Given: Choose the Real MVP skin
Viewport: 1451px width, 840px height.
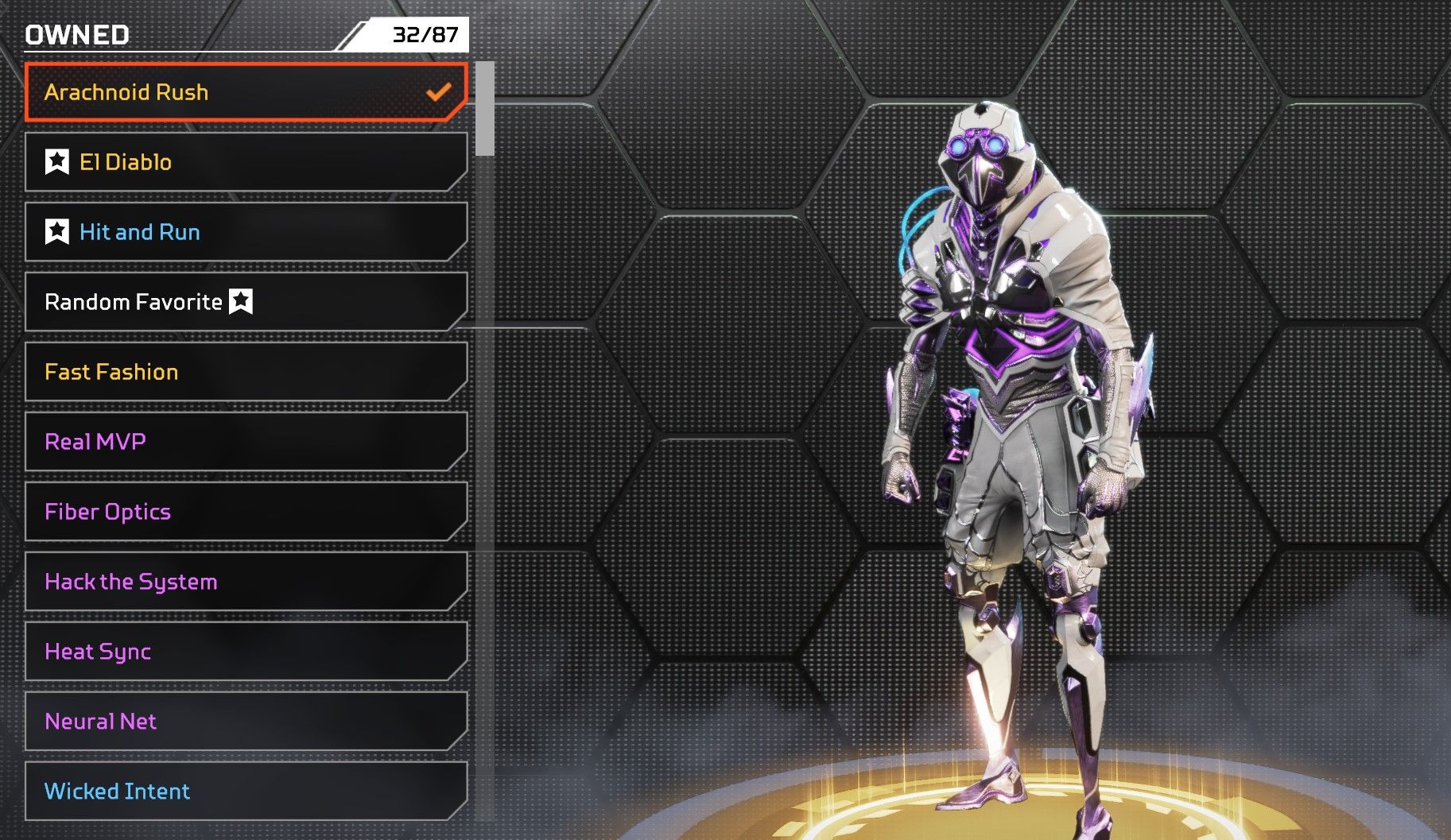Looking at the screenshot, I should [x=245, y=442].
